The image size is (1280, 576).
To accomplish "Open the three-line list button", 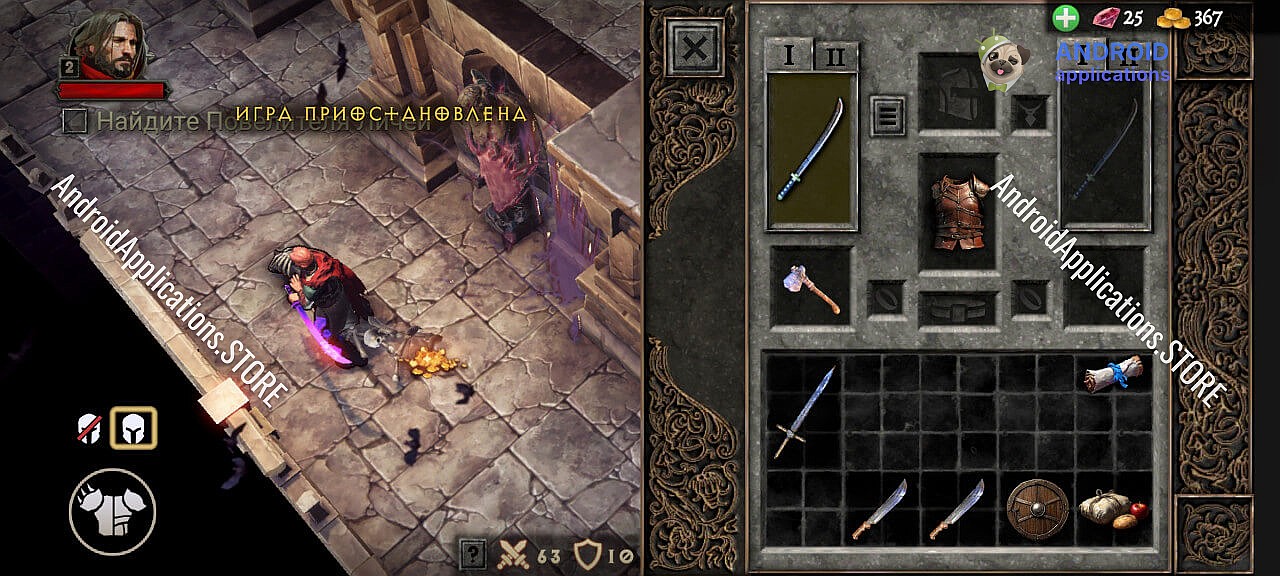I will 887,115.
